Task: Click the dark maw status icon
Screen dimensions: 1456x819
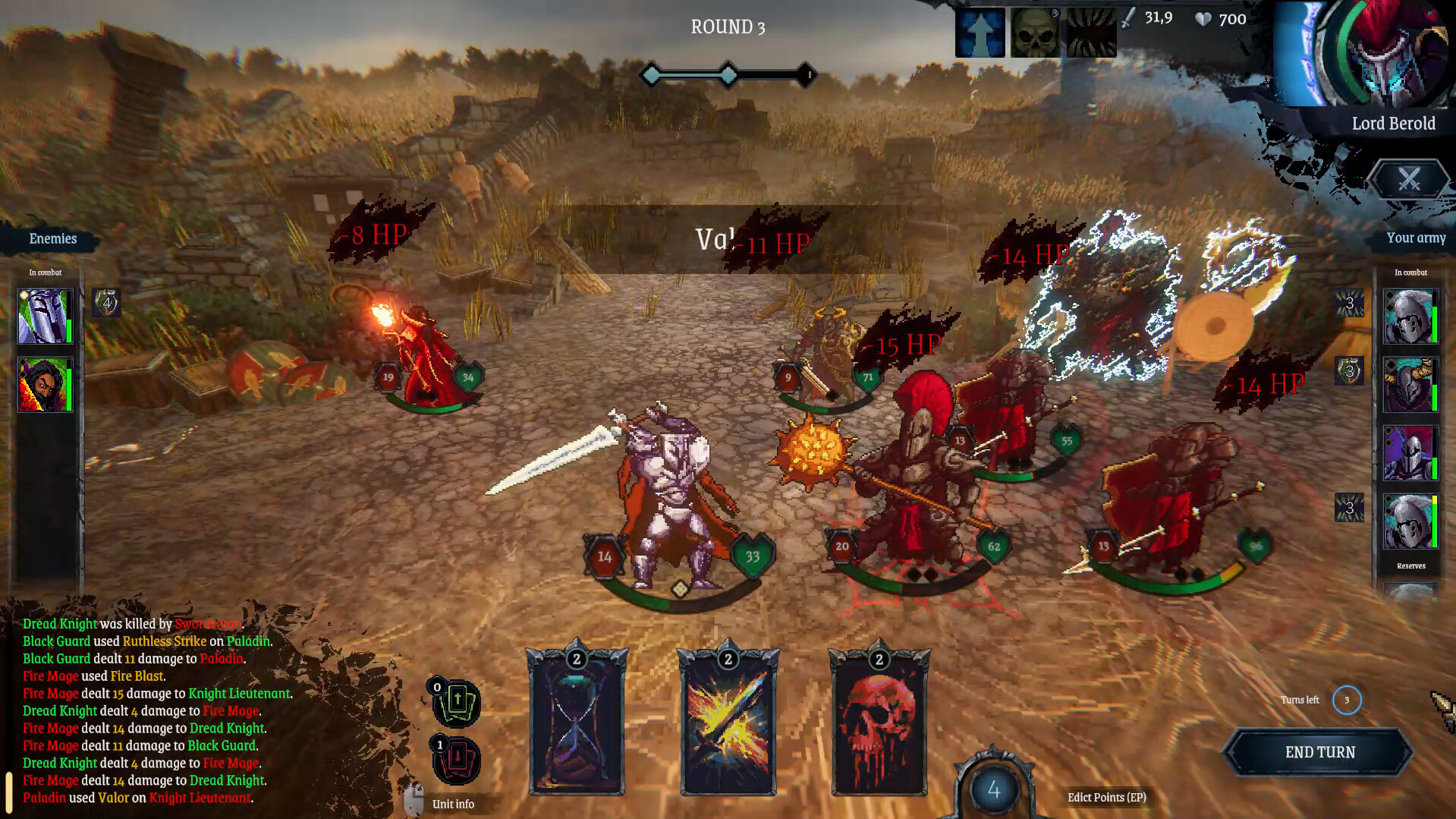Action: [1093, 32]
